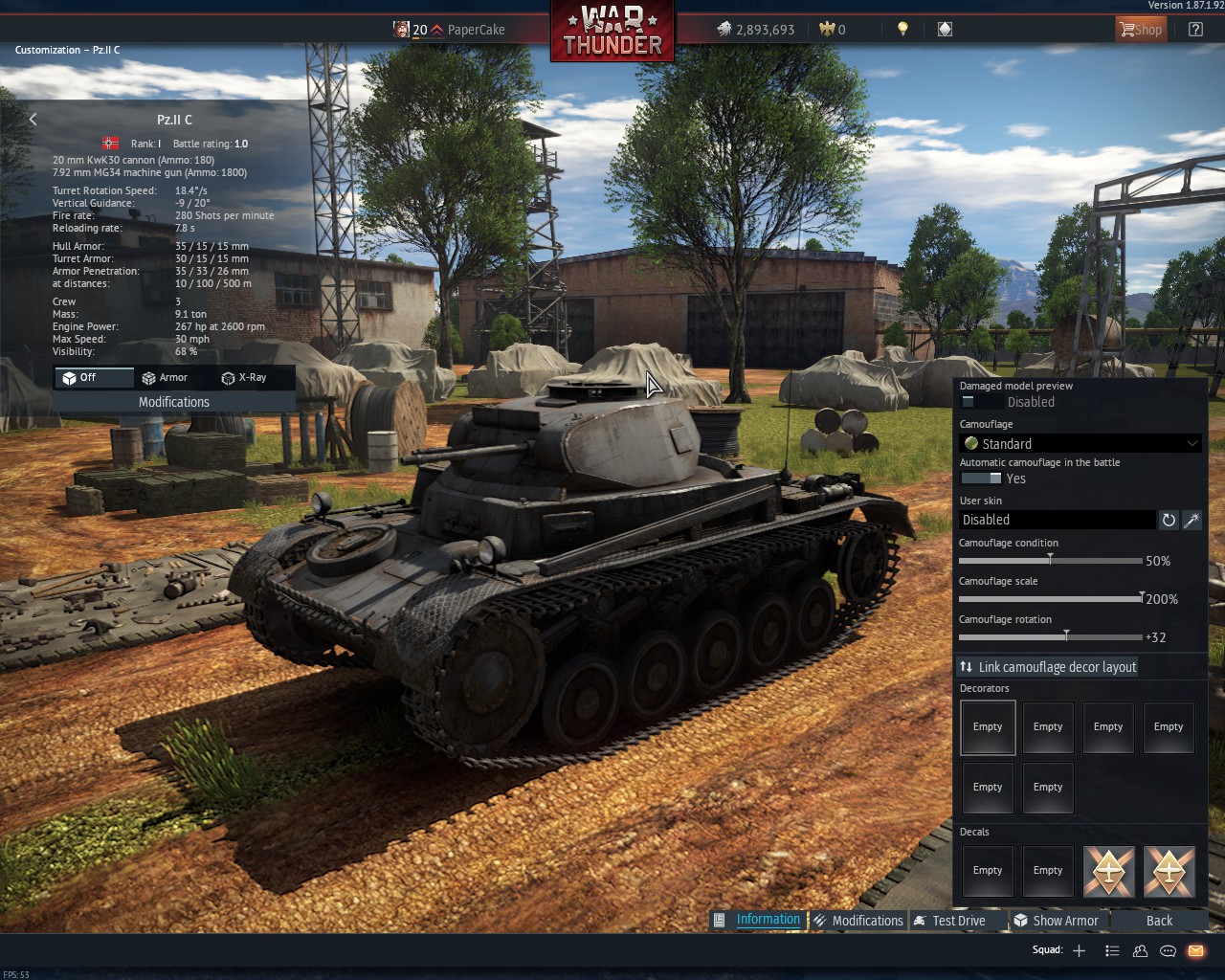Open the Shop
Viewport: 1225px width, 980px height.
pos(1140,30)
